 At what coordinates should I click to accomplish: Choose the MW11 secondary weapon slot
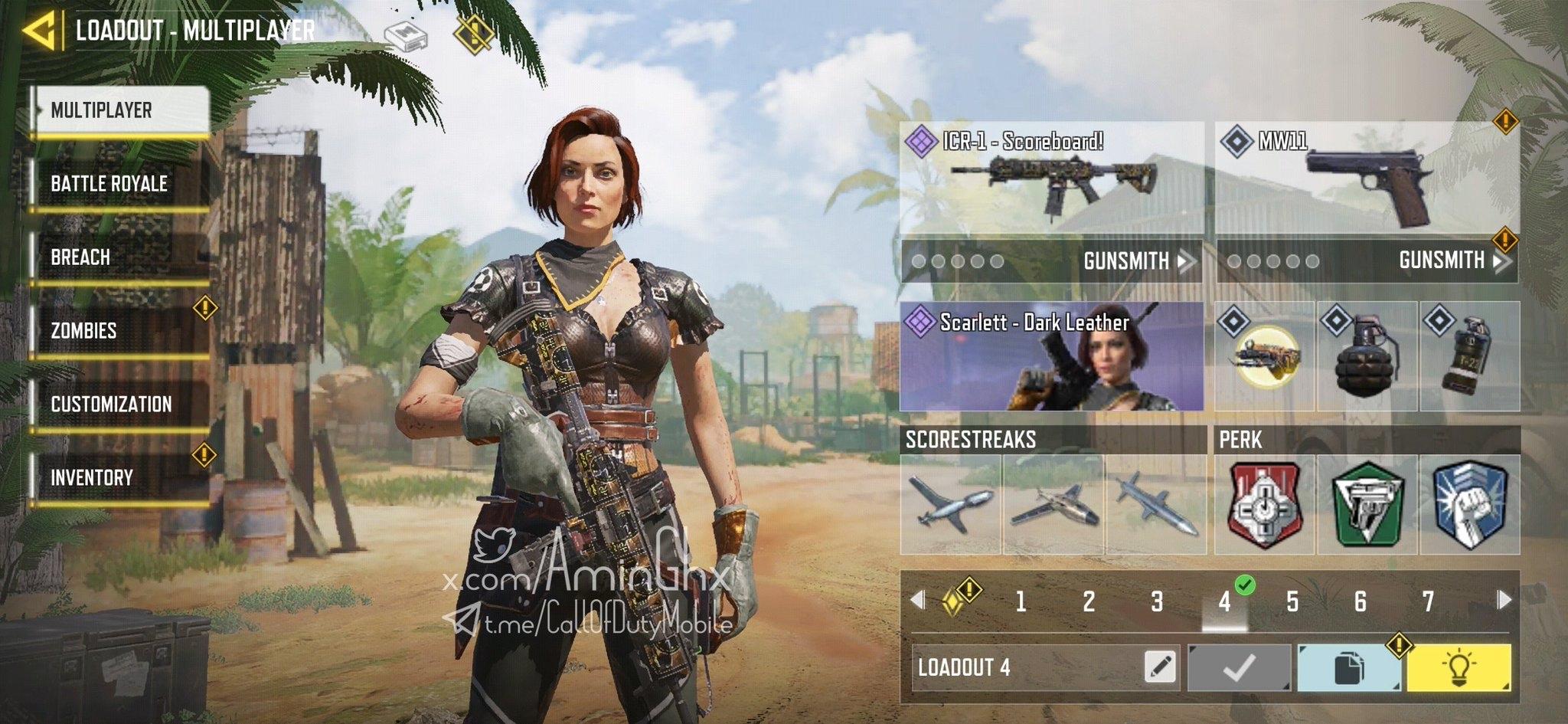[x=1367, y=178]
